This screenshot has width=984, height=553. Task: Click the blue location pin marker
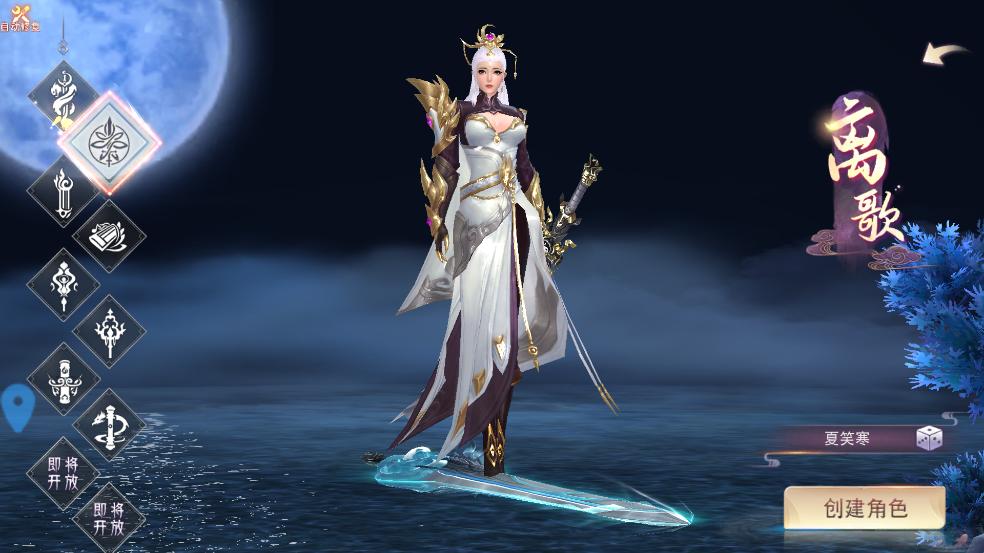[x=18, y=406]
